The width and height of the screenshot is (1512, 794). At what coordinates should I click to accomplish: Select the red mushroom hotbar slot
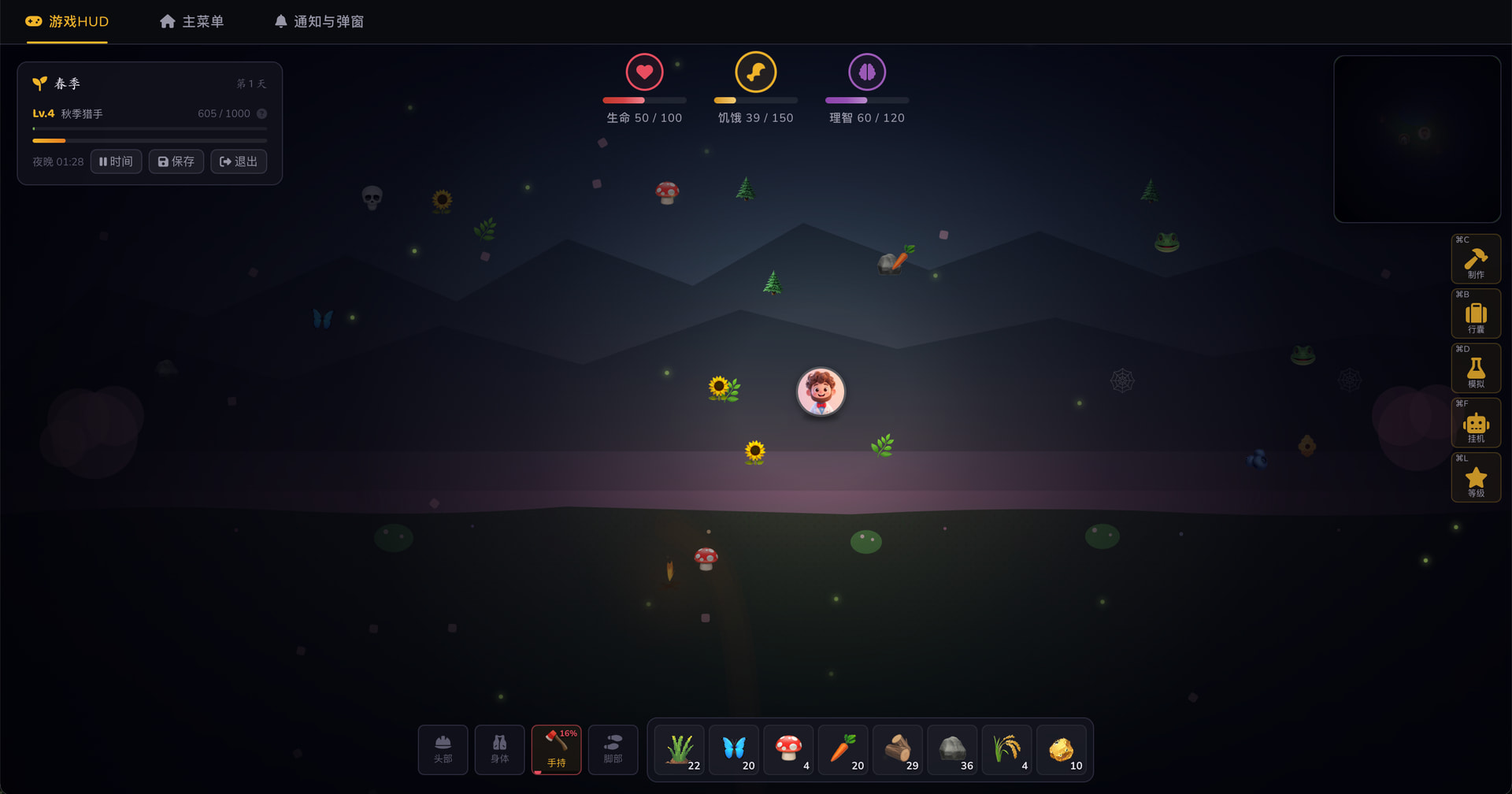(x=788, y=749)
